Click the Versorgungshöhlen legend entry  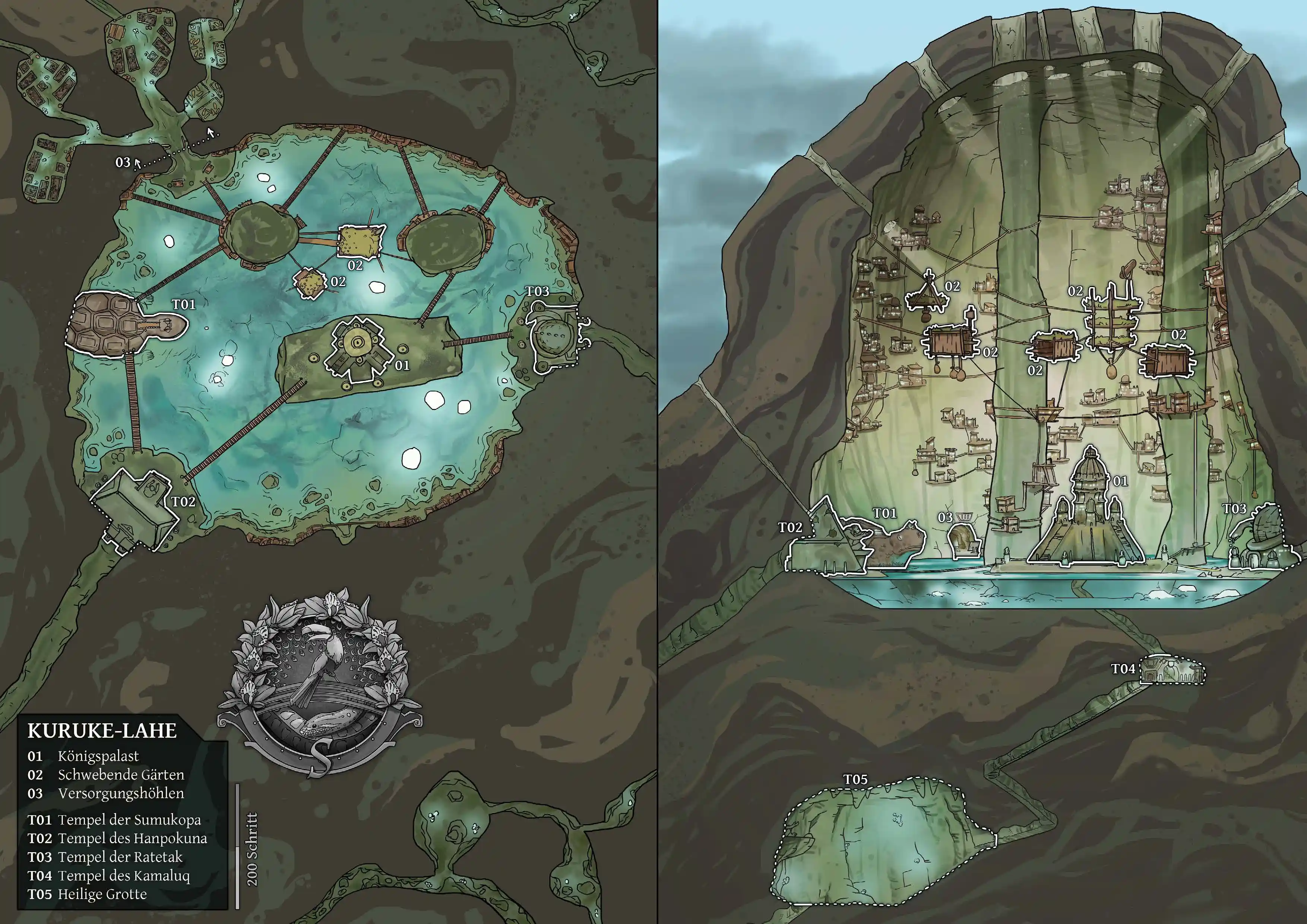[121, 793]
